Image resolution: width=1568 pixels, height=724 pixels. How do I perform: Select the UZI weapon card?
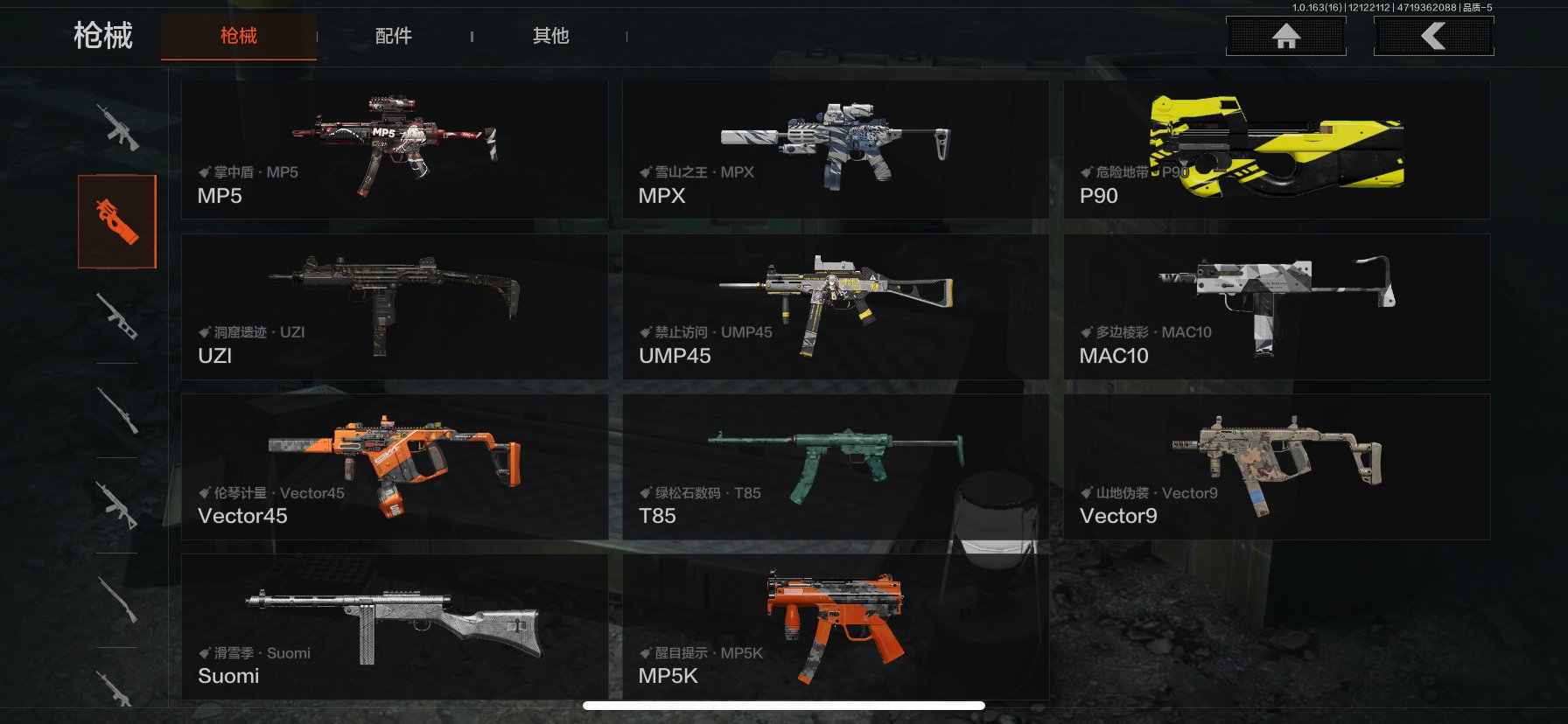point(394,306)
